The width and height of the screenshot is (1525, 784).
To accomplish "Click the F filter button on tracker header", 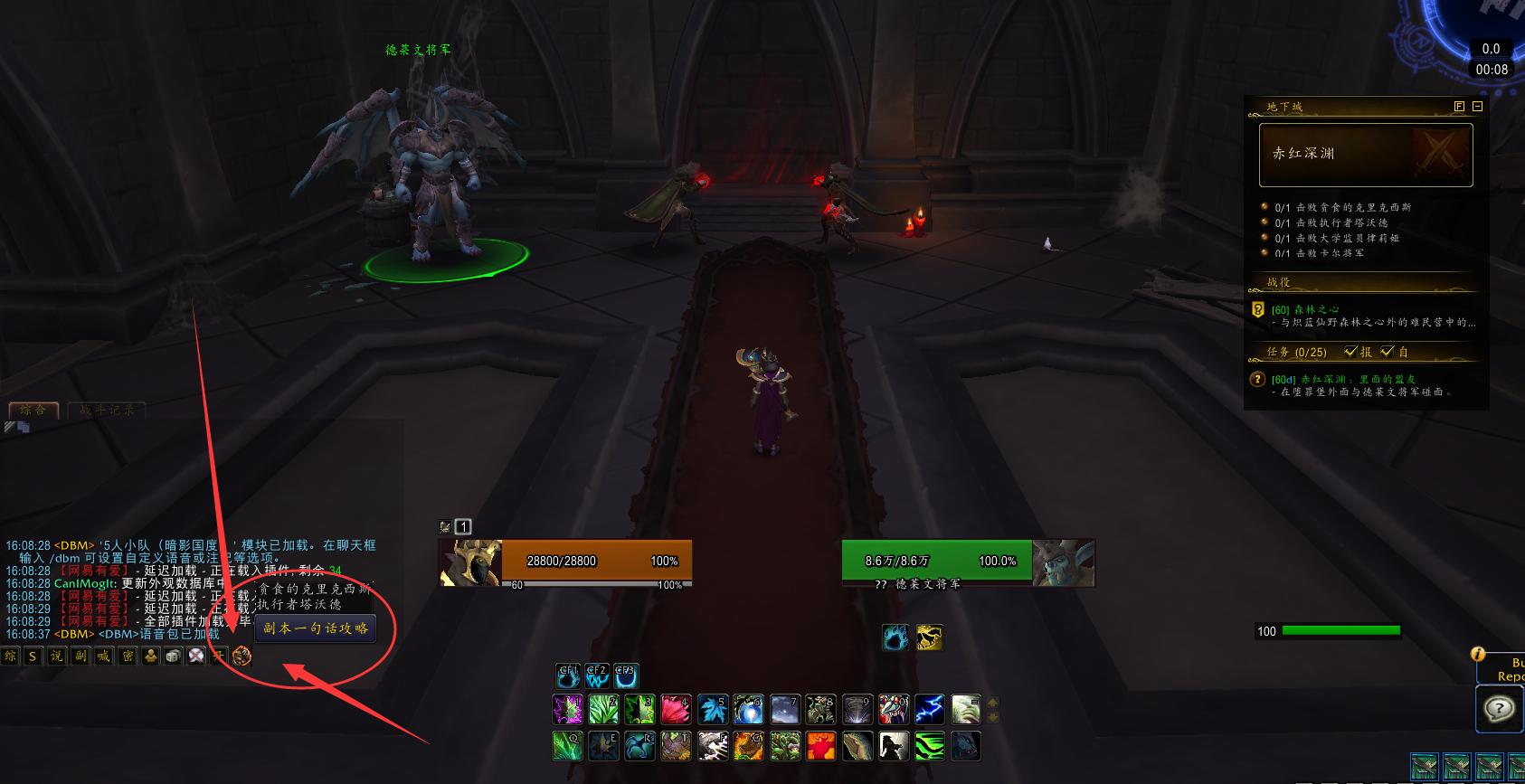I will click(x=1459, y=107).
